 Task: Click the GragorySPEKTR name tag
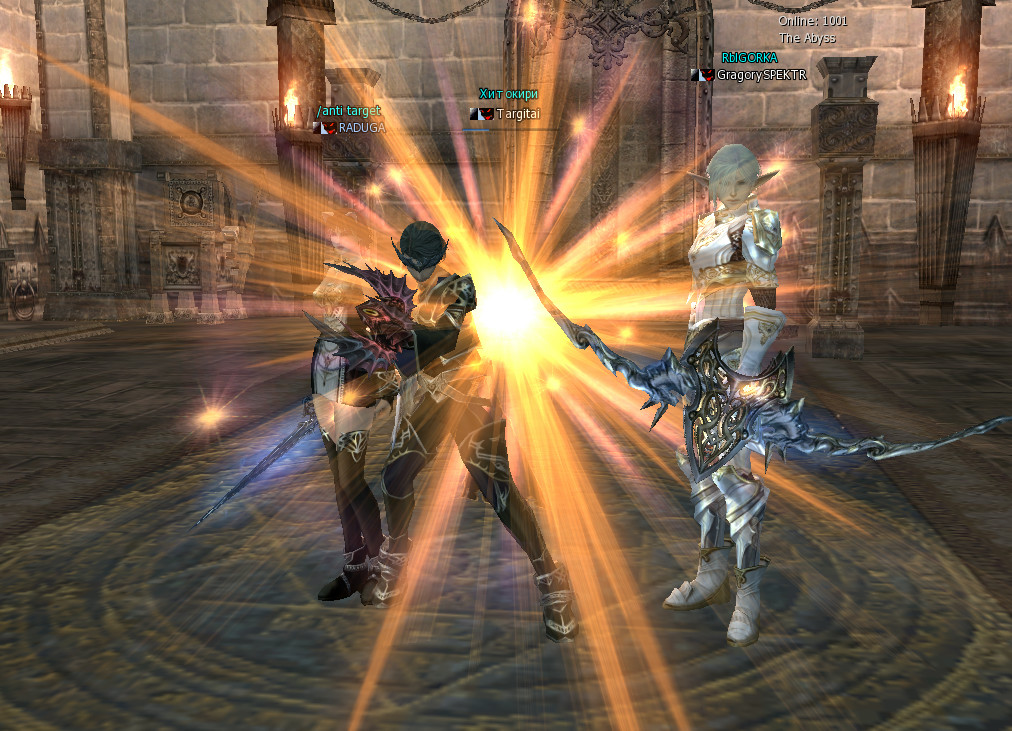pos(761,75)
